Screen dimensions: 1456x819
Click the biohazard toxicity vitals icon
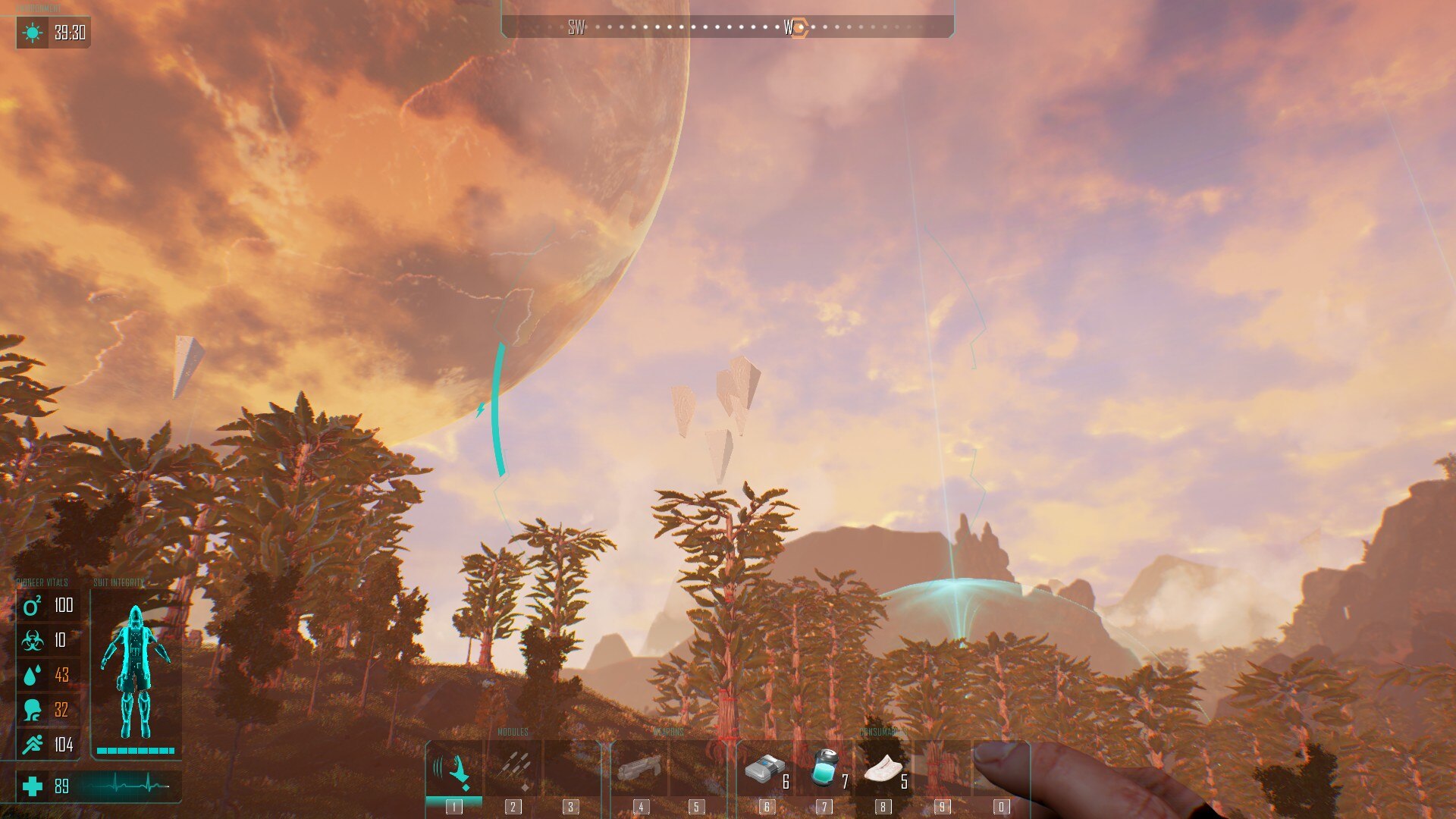32,641
